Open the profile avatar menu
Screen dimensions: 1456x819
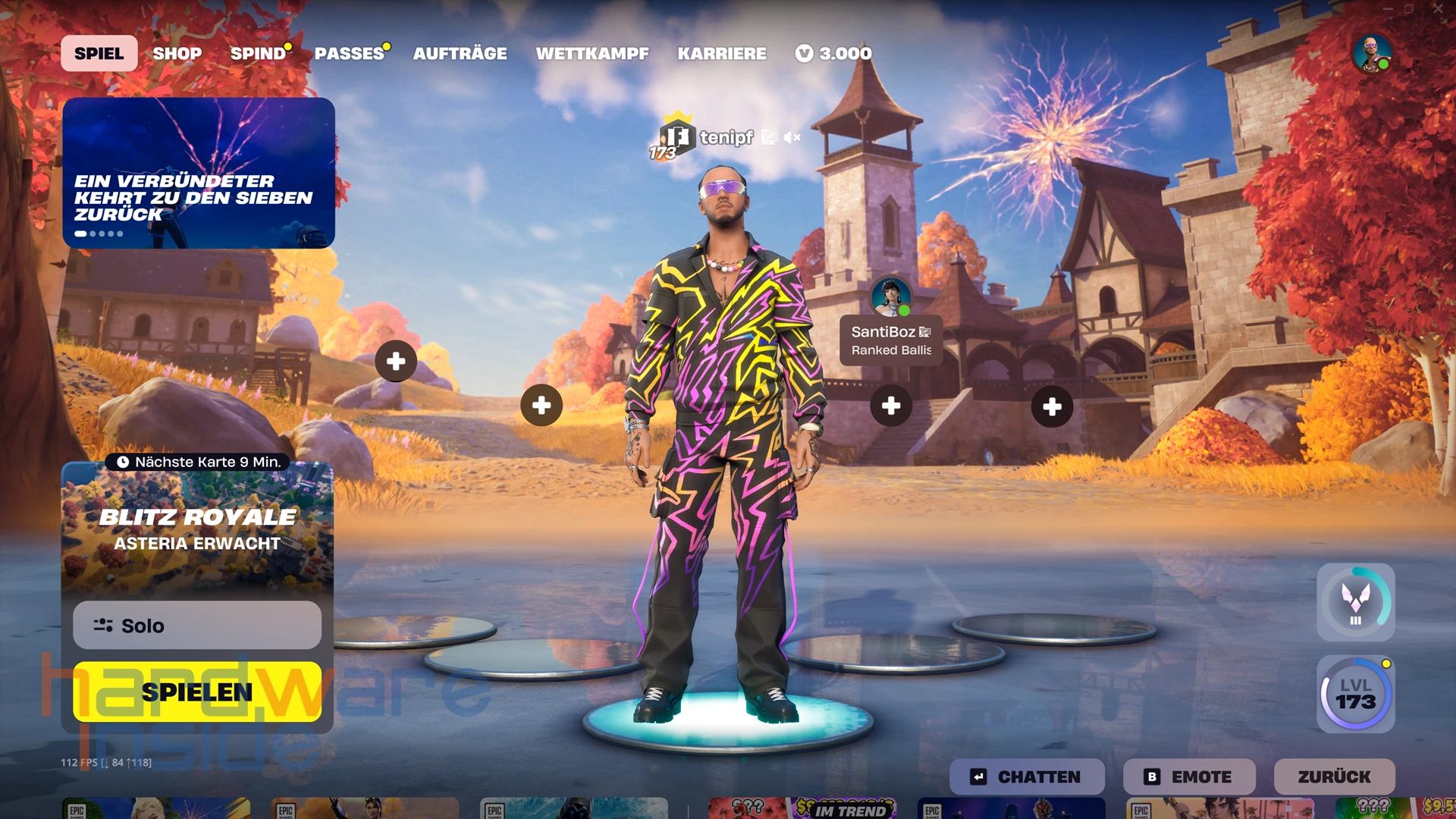point(1371,53)
